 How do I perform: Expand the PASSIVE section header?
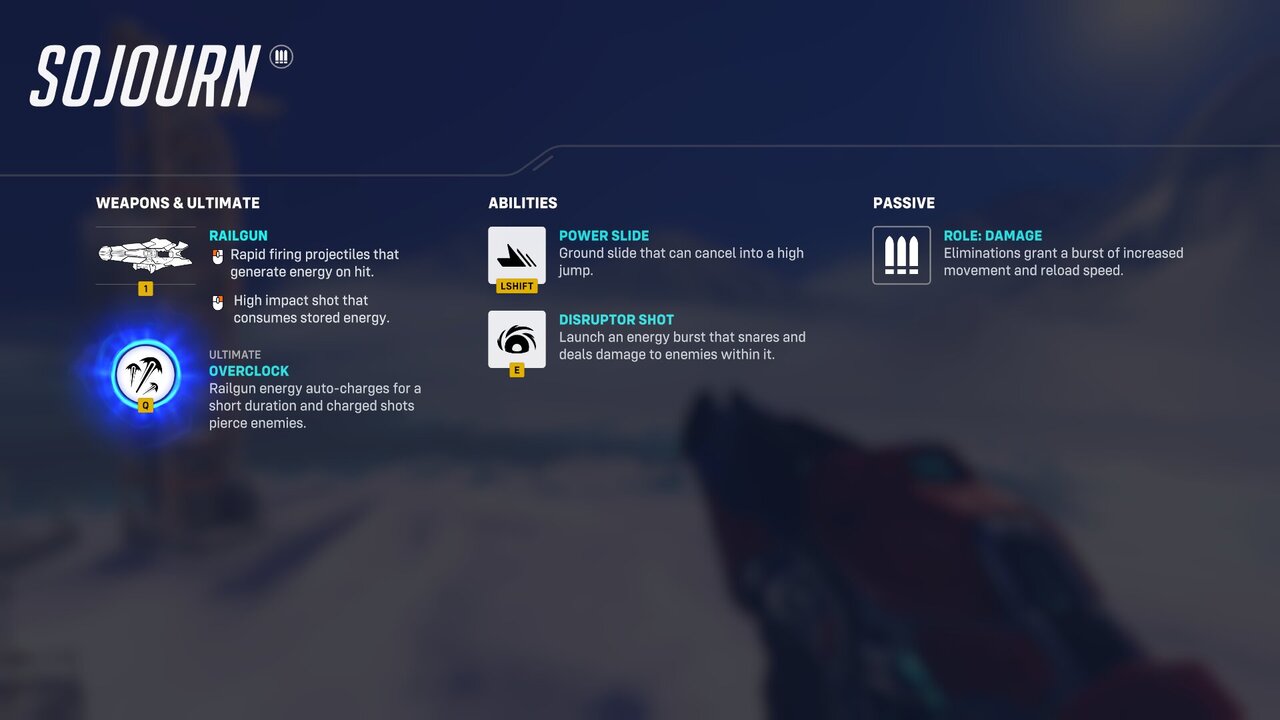pos(904,203)
